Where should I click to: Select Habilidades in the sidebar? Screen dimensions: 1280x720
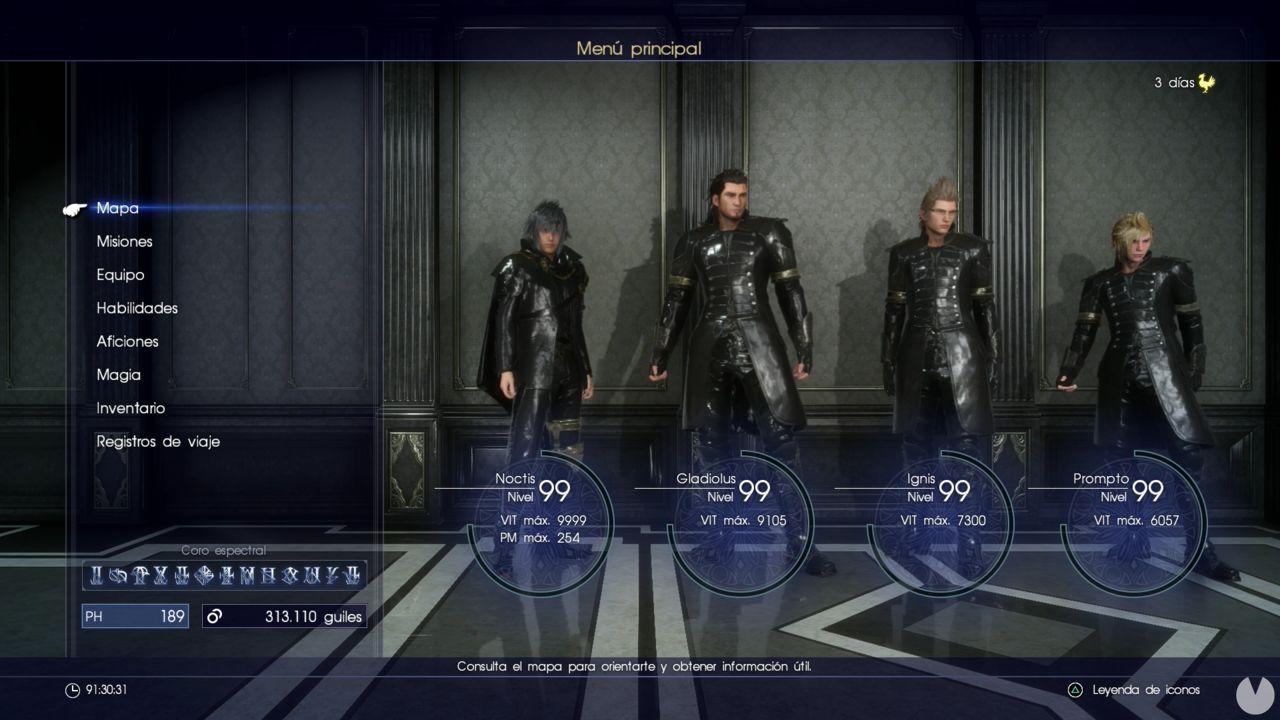[137, 308]
